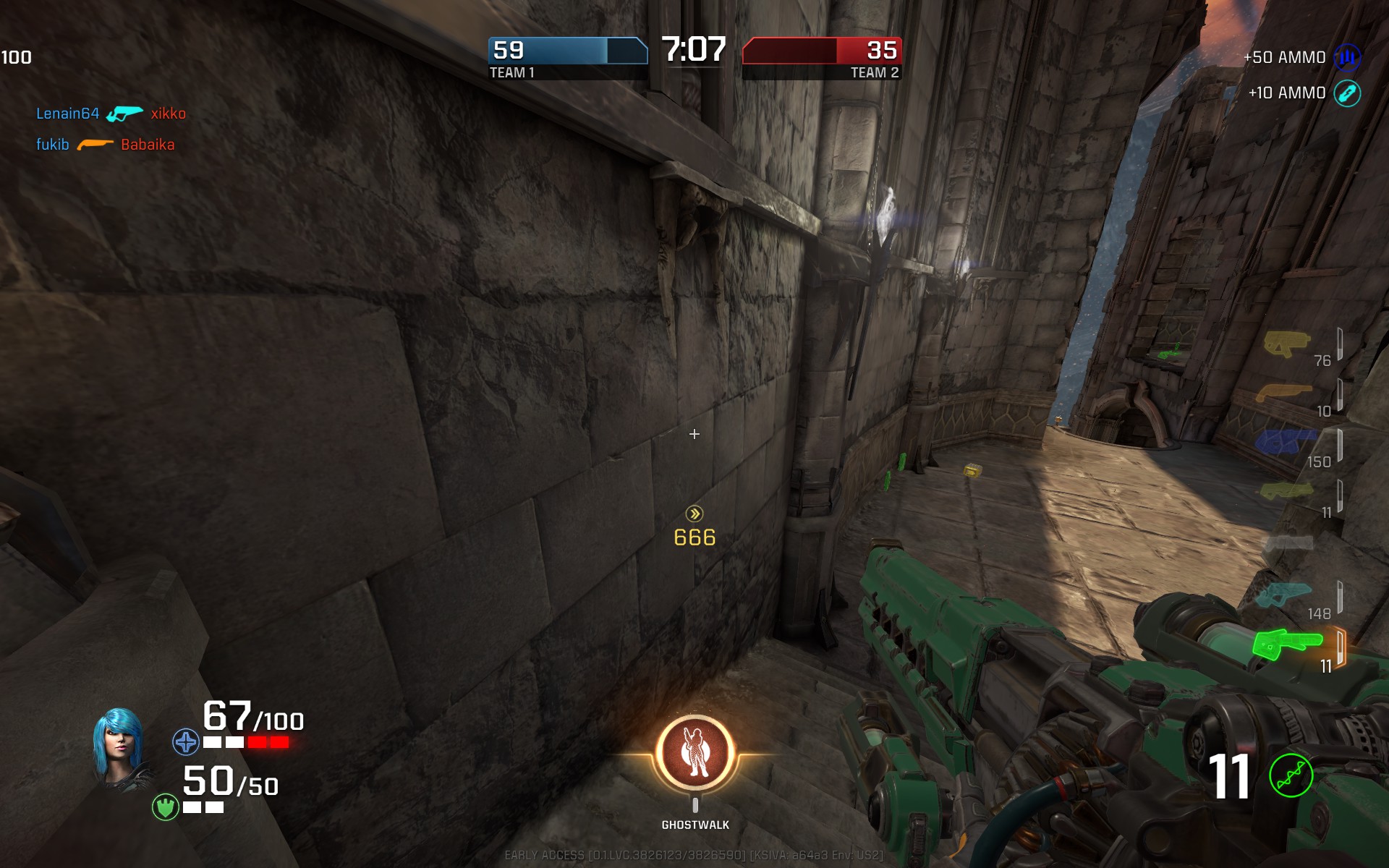Select the greyed-out weapon with no ammo count
The width and height of the screenshot is (1389, 868).
[x=1287, y=542]
